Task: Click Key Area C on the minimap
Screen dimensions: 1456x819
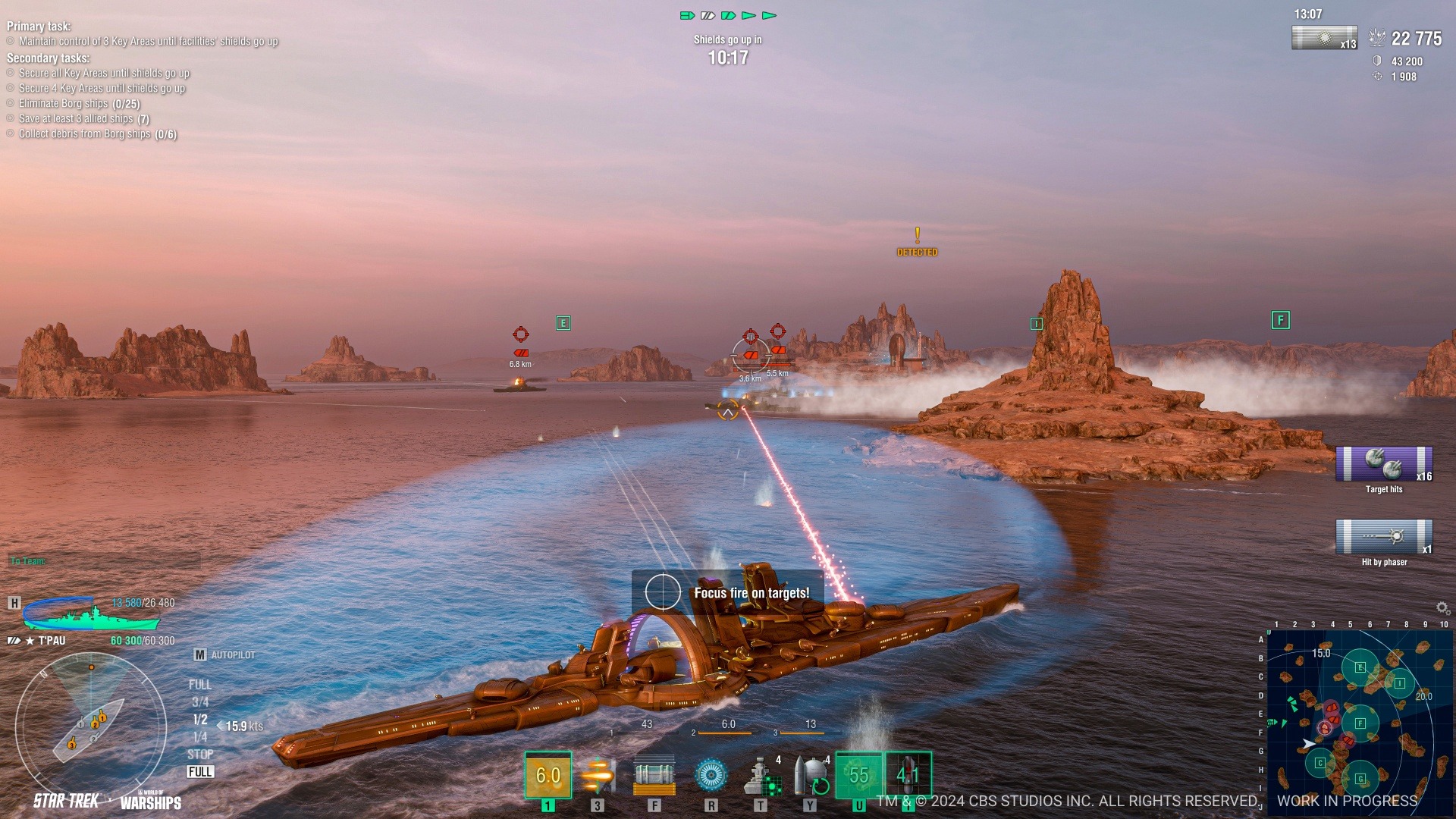Action: click(1320, 763)
